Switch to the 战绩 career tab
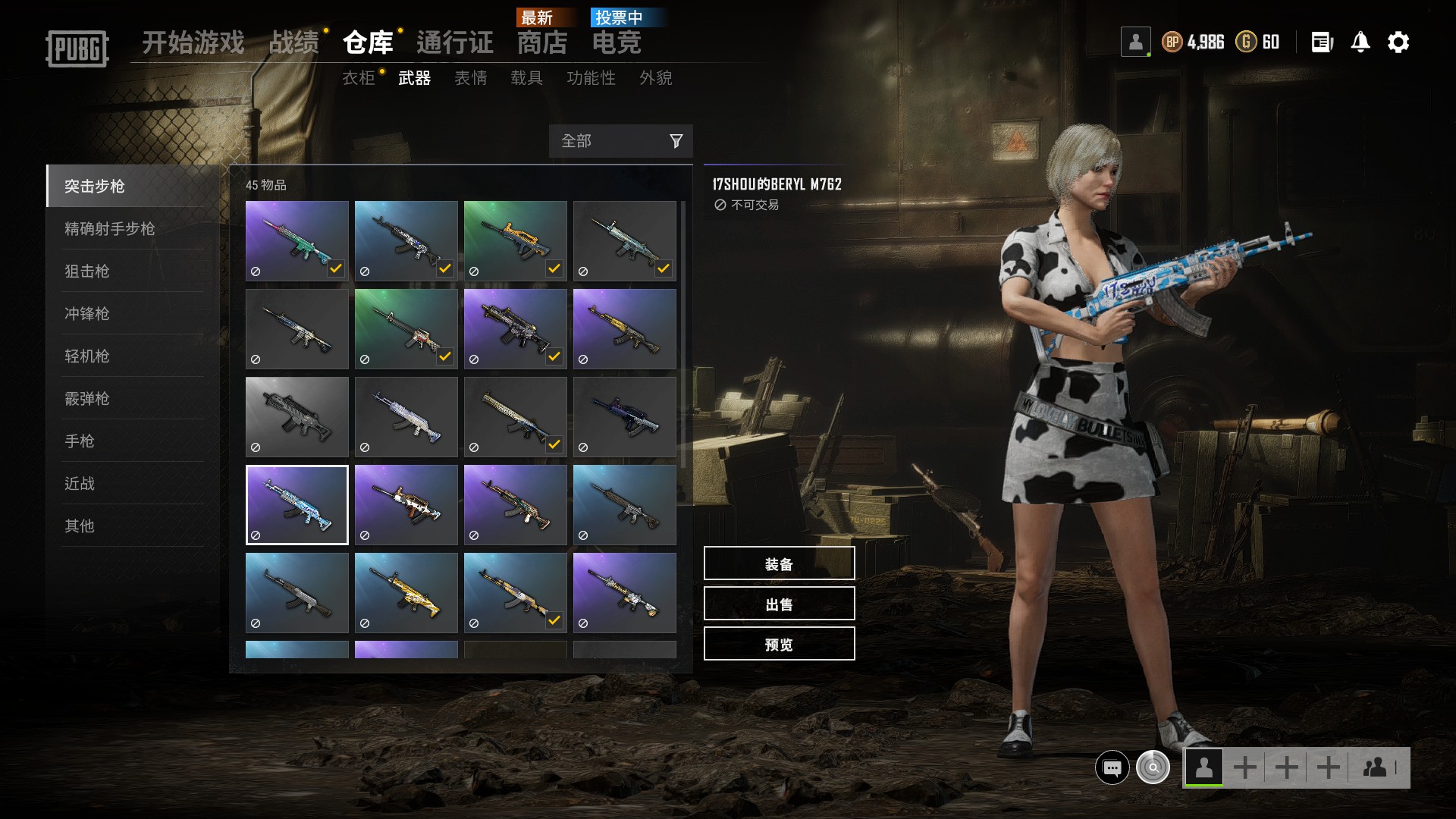The image size is (1456, 819). point(294,42)
